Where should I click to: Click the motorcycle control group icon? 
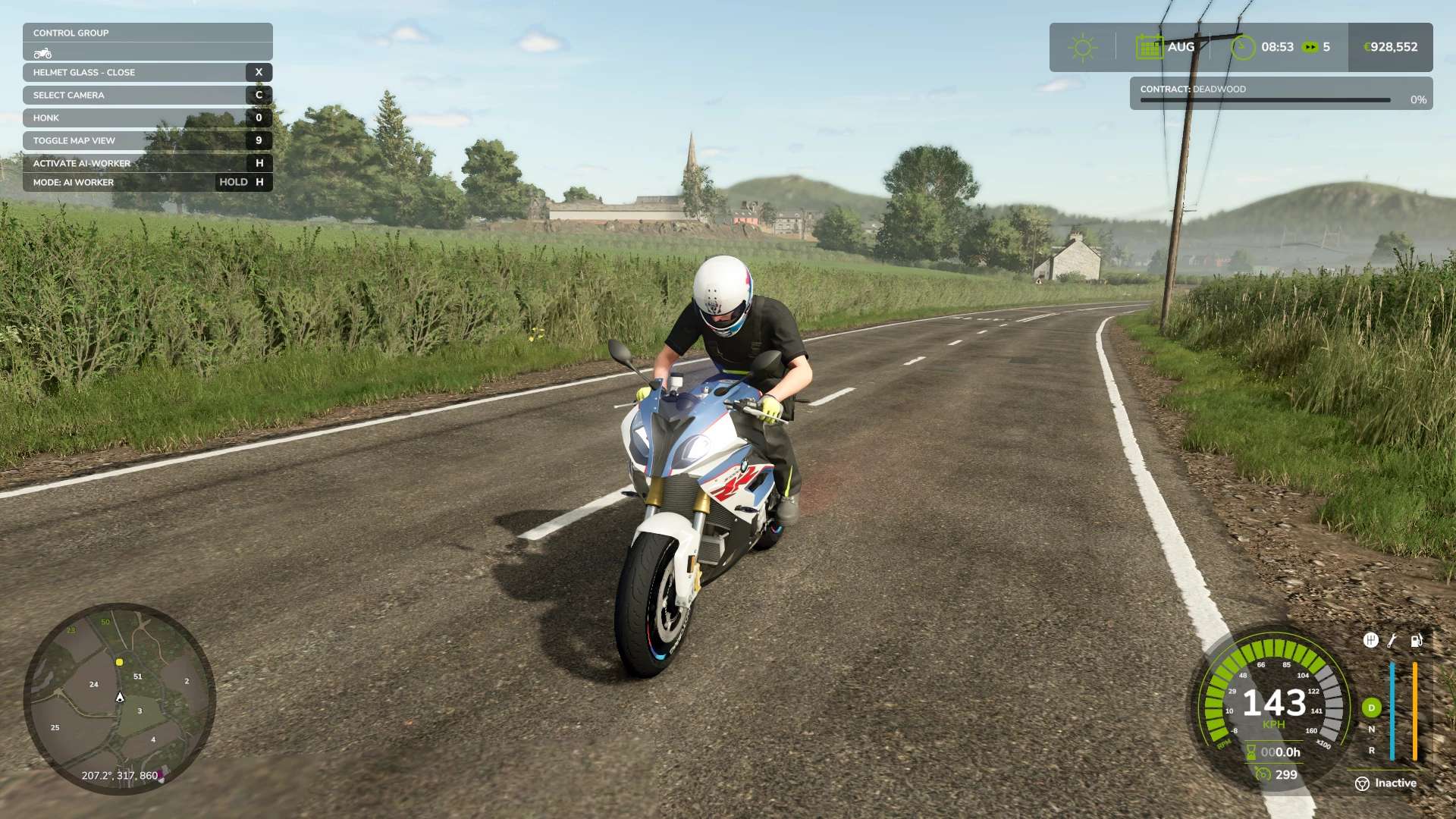42,52
